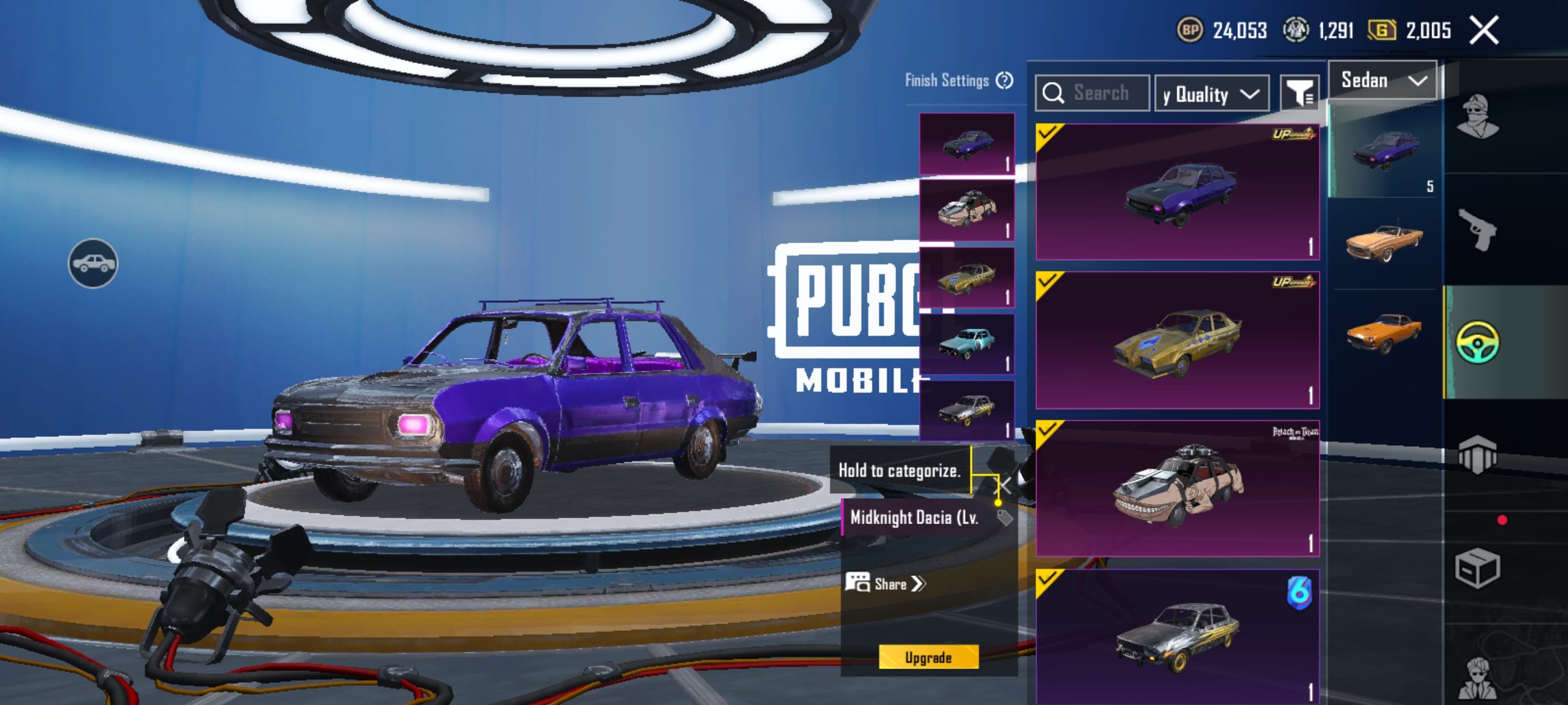
Task: Select the steering wheel vehicle category
Action: tap(1477, 343)
